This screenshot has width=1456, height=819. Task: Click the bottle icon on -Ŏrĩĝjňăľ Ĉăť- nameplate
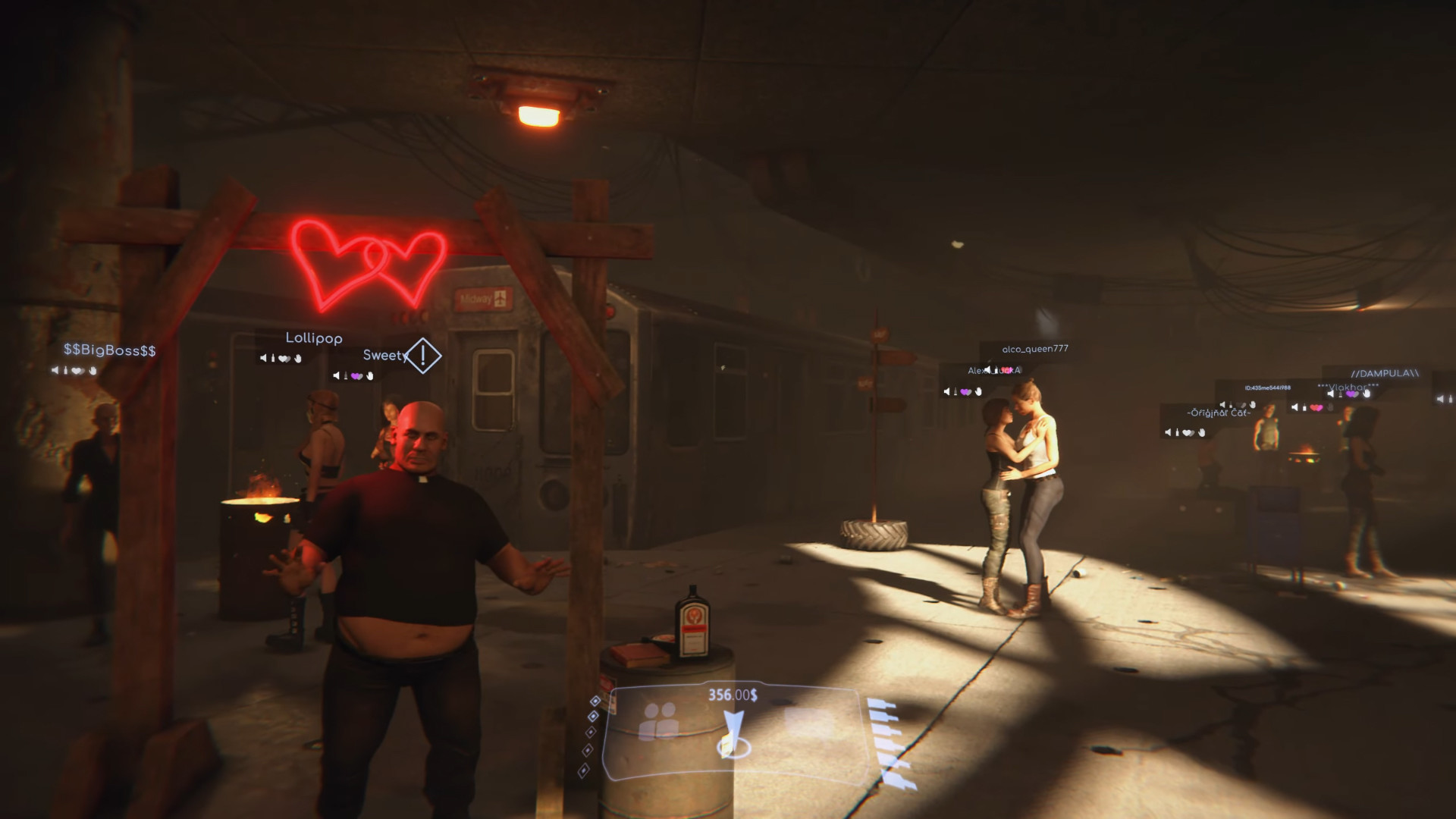point(1178,431)
